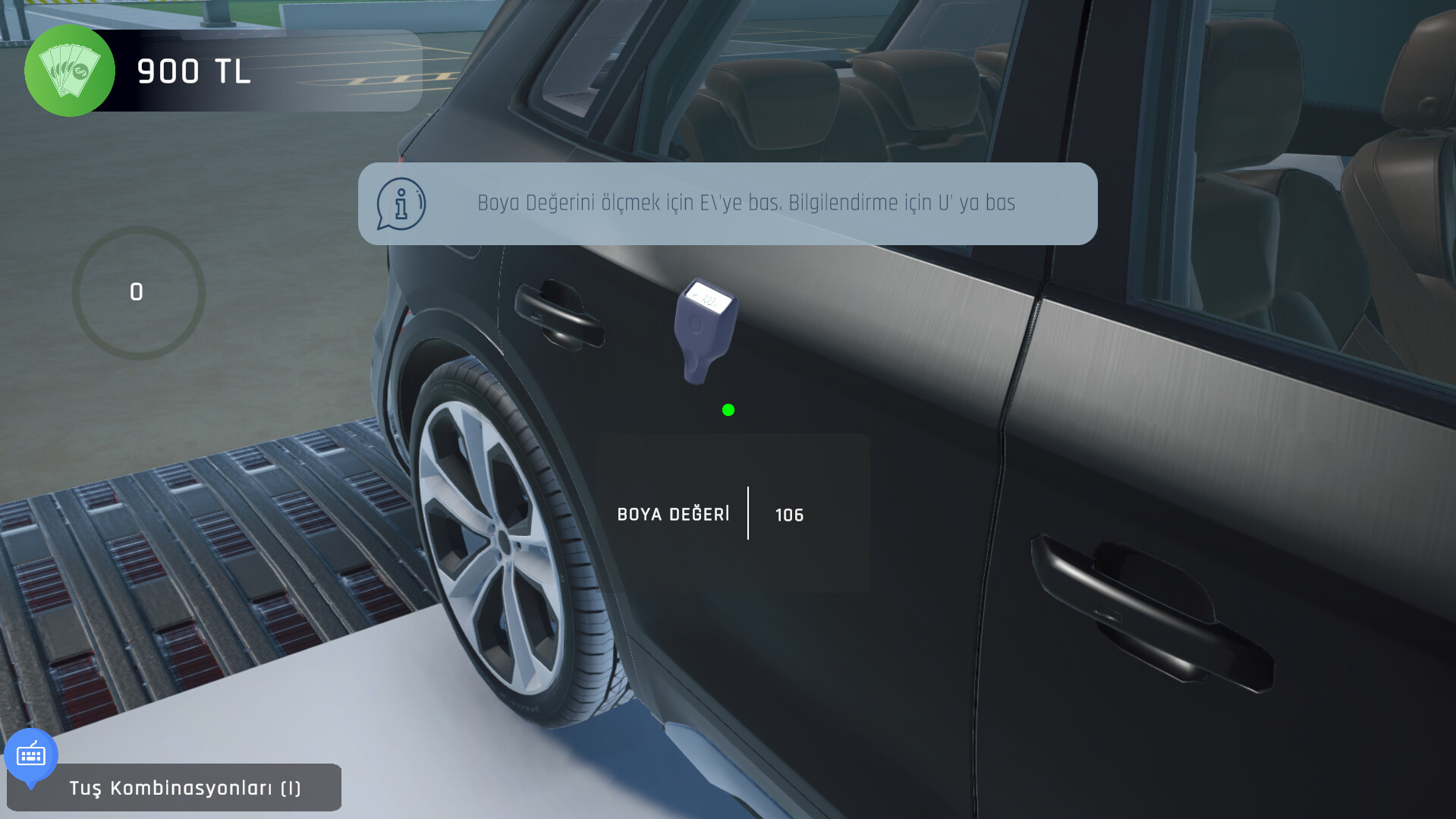Viewport: 1456px width, 819px height.
Task: Select the info speech bubble icon
Action: click(400, 203)
